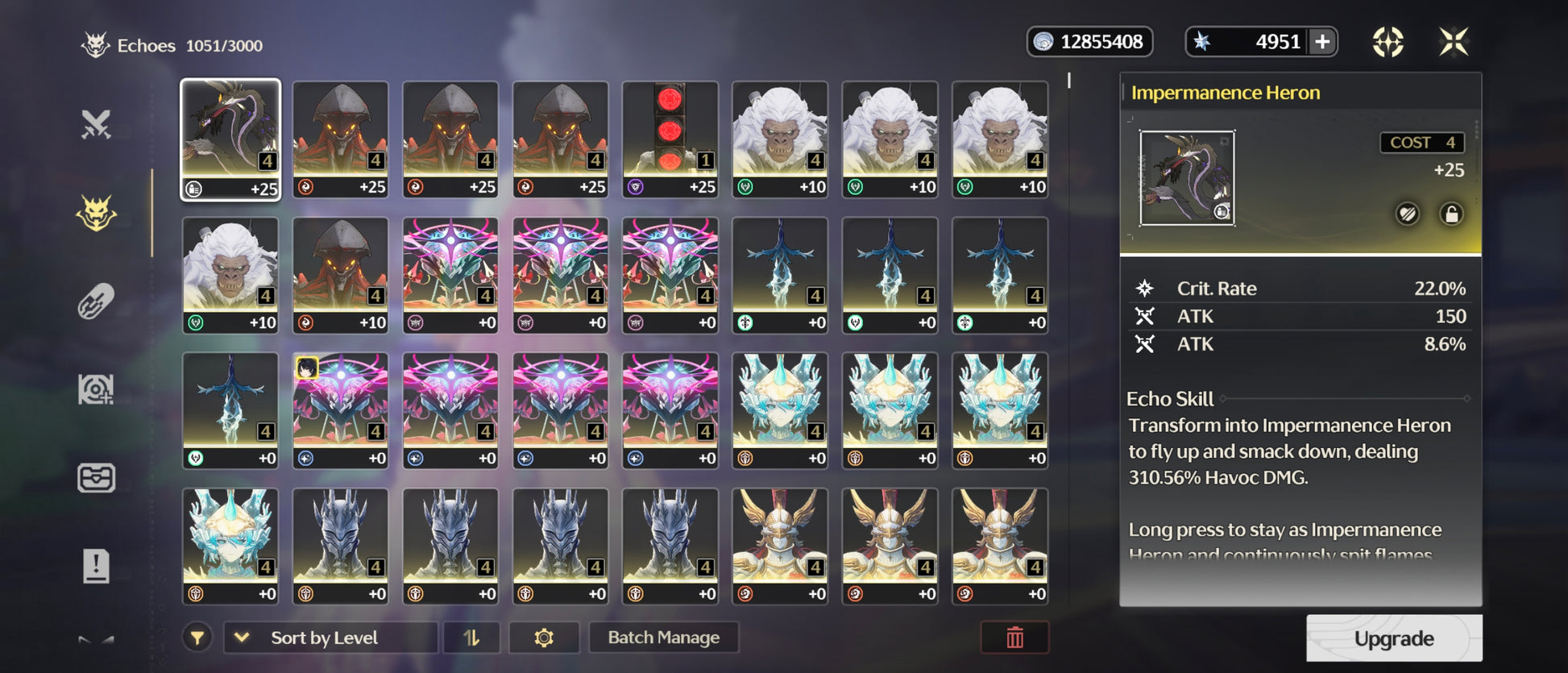Toggle the discard mark icon in detail panel
The width and height of the screenshot is (1568, 673).
[1407, 214]
